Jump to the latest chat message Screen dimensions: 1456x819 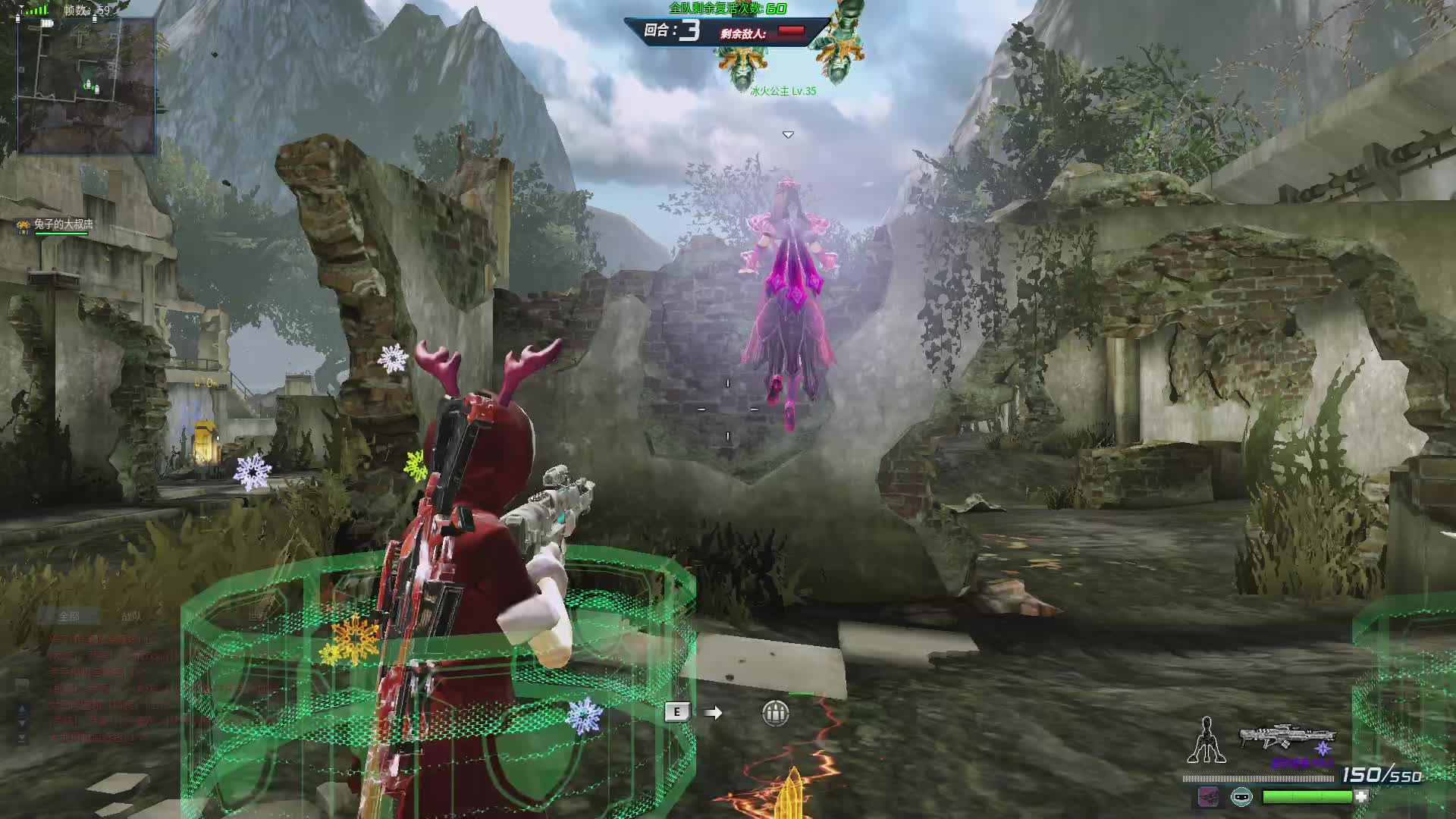tap(22, 737)
